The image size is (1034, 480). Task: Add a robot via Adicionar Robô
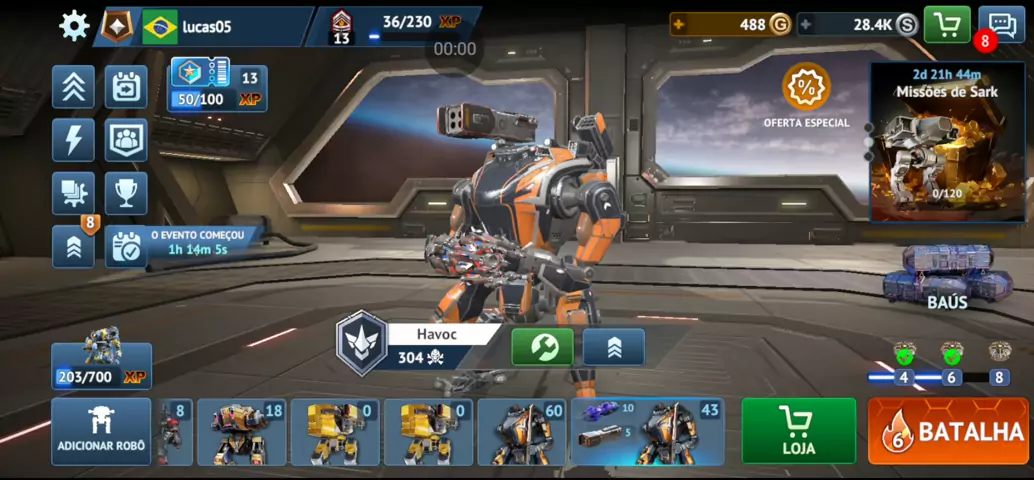click(101, 432)
